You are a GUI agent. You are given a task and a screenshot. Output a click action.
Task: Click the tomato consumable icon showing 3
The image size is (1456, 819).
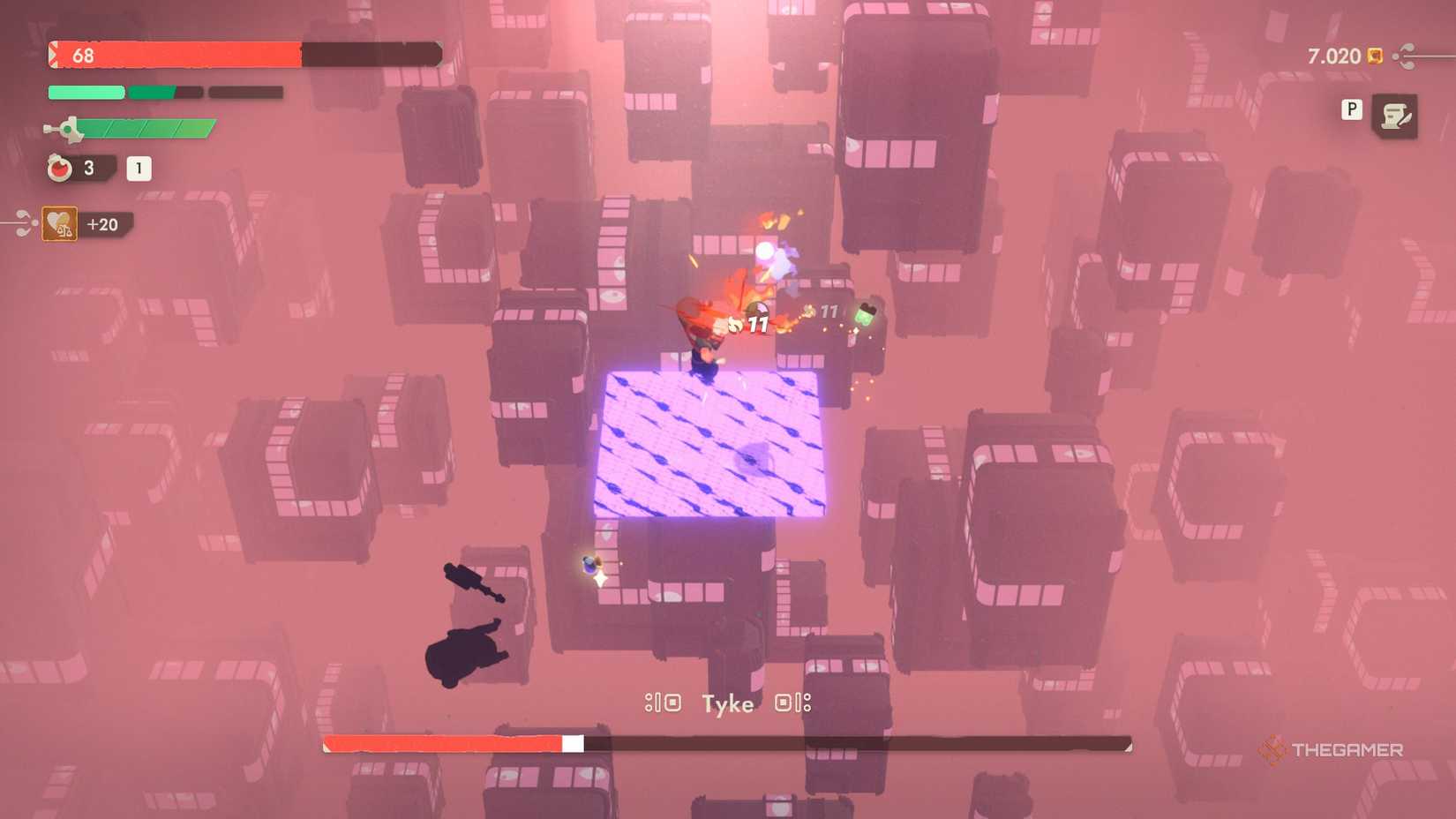coord(57,168)
